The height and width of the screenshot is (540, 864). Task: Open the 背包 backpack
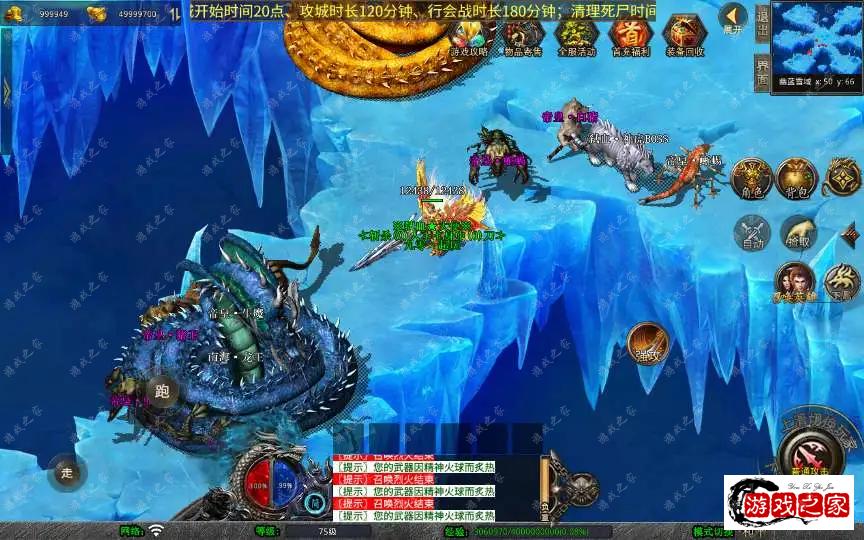797,177
